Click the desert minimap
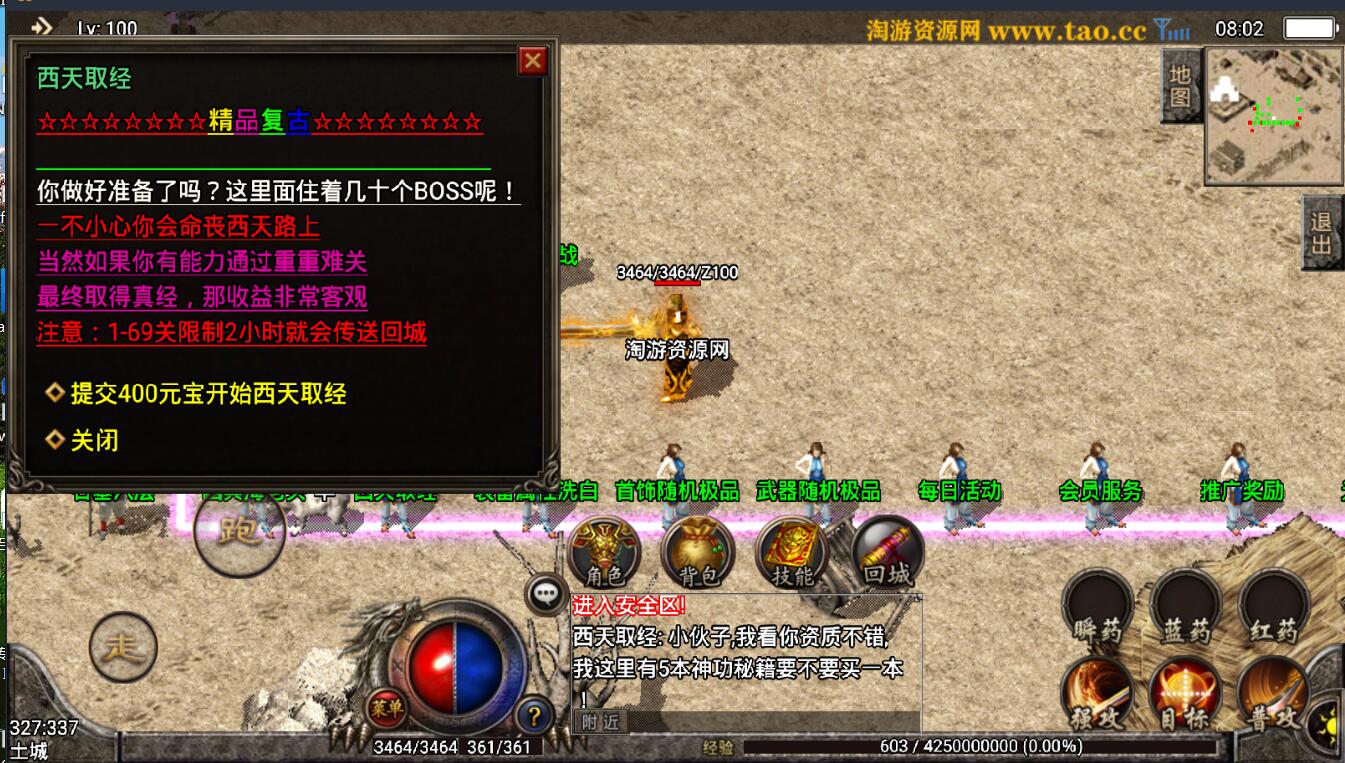 click(1272, 116)
